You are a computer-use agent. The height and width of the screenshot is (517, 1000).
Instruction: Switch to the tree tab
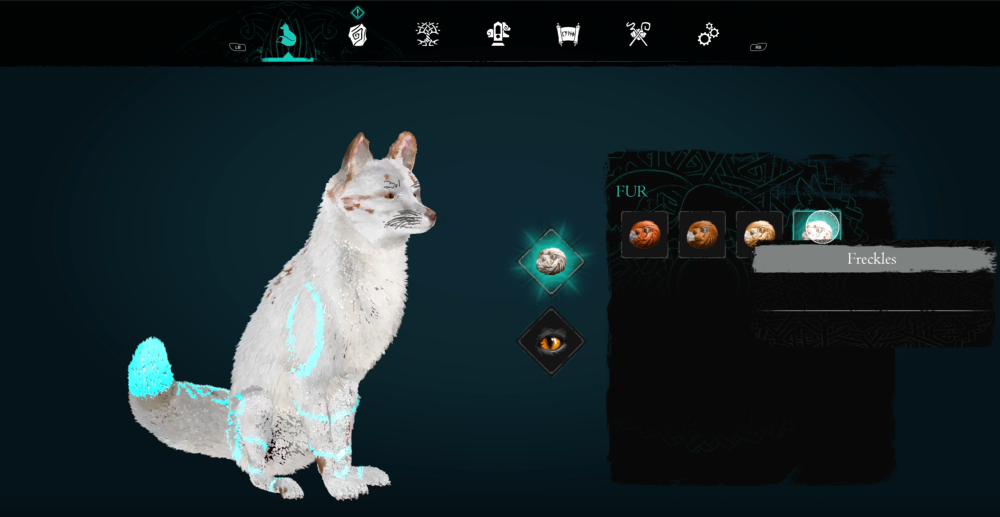[x=428, y=34]
